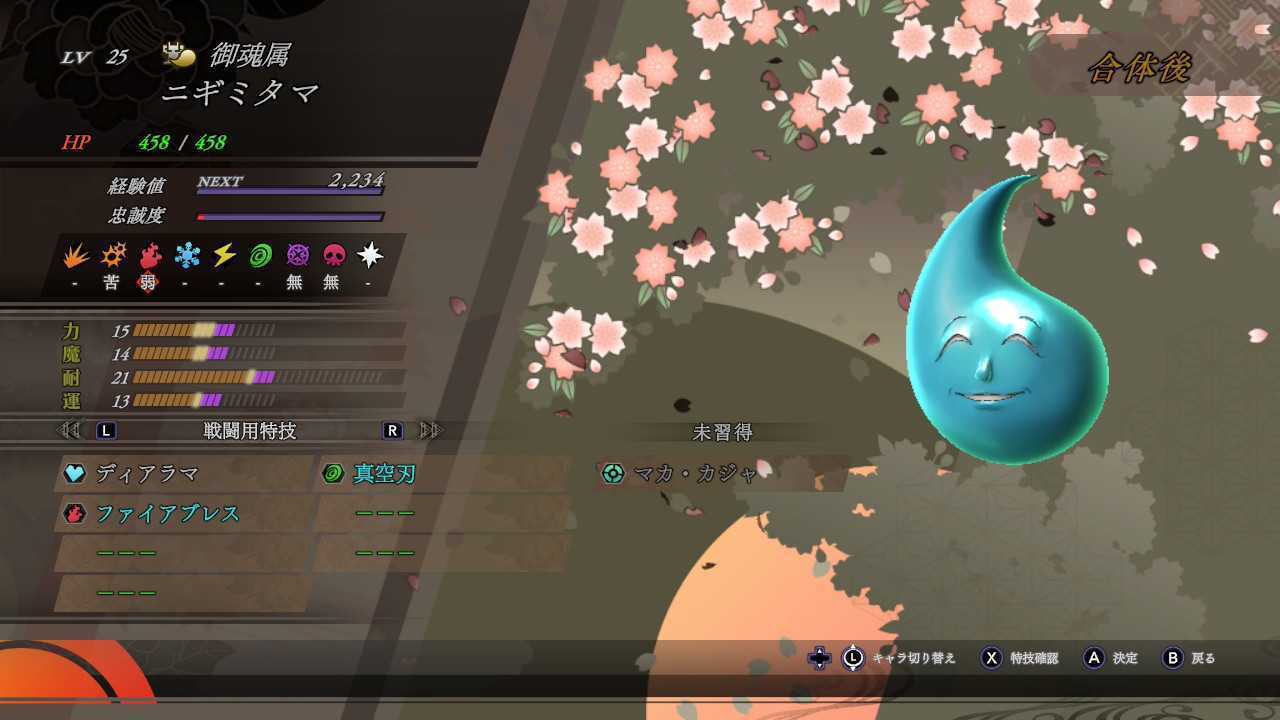Click the left arrows before the L button

click(x=68, y=430)
